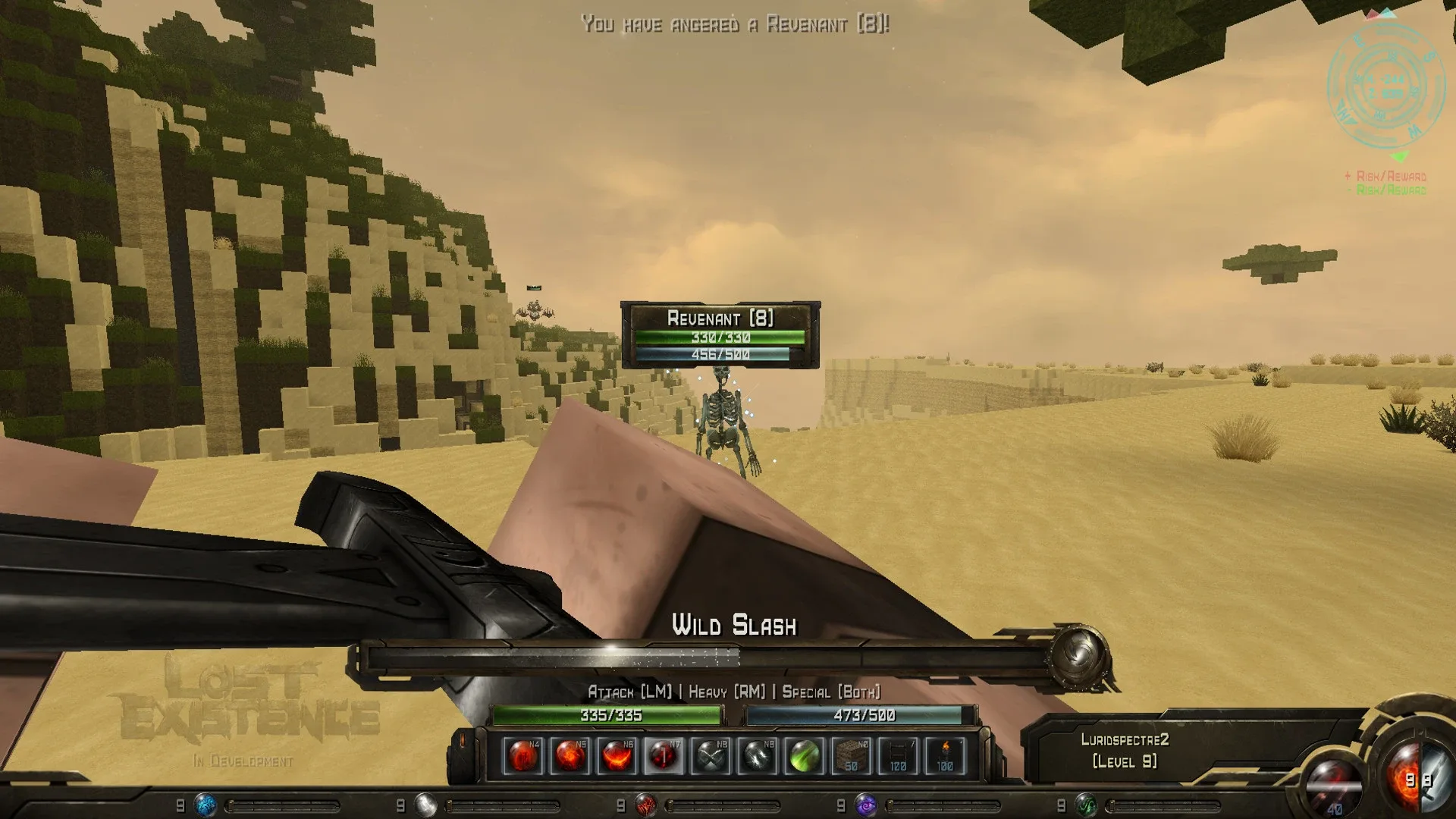Select the N5 fiery orb in the hotbar

[x=572, y=755]
